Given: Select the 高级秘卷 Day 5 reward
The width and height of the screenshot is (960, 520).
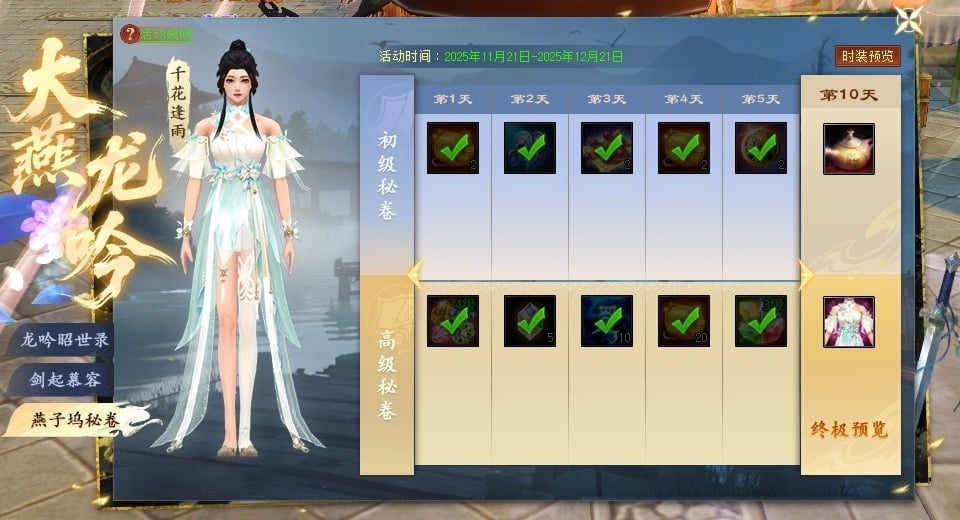Looking at the screenshot, I should [x=761, y=321].
